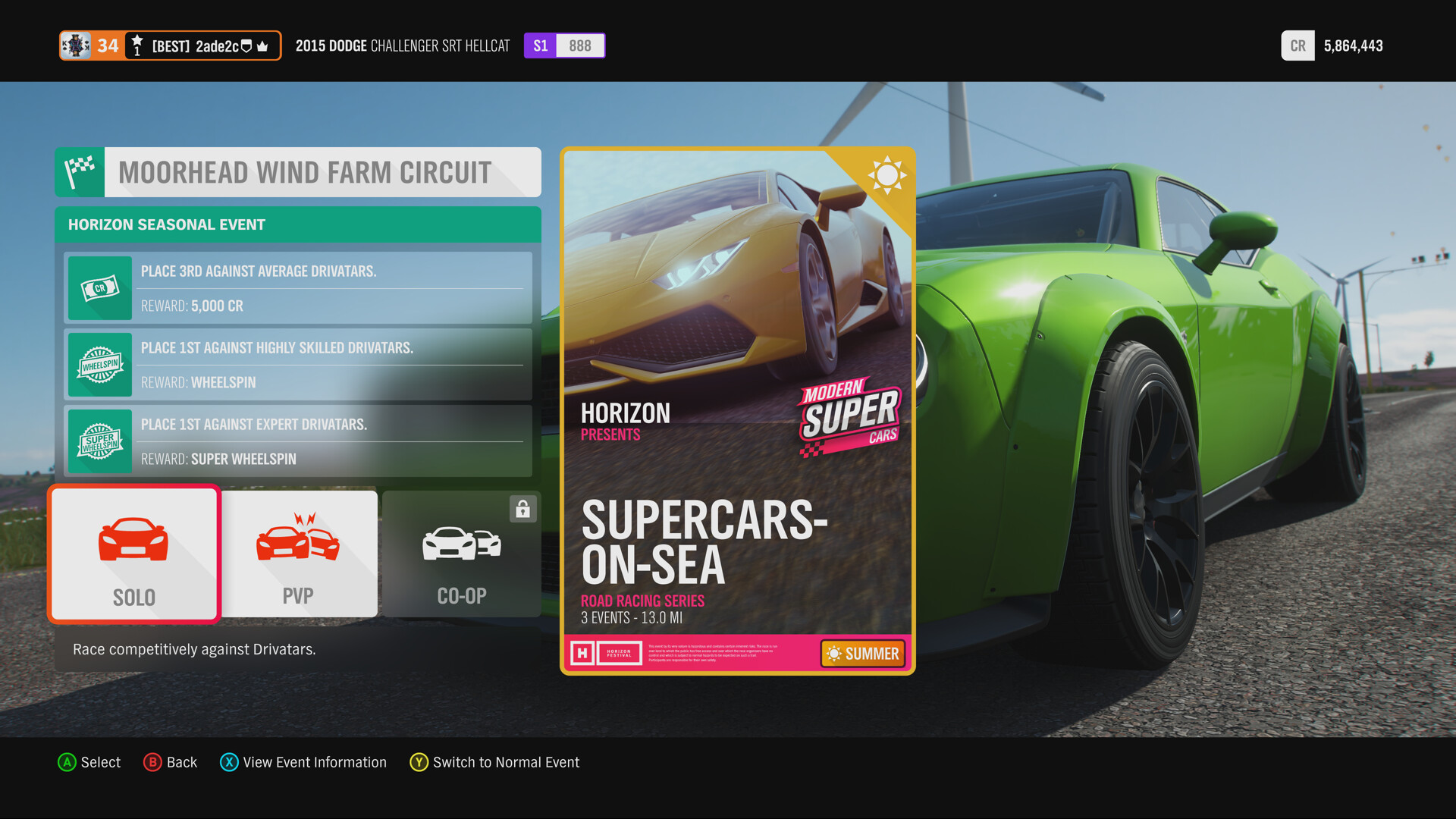Select the 5,000 CR reward objective row
The height and width of the screenshot is (819, 1456).
coord(298,288)
